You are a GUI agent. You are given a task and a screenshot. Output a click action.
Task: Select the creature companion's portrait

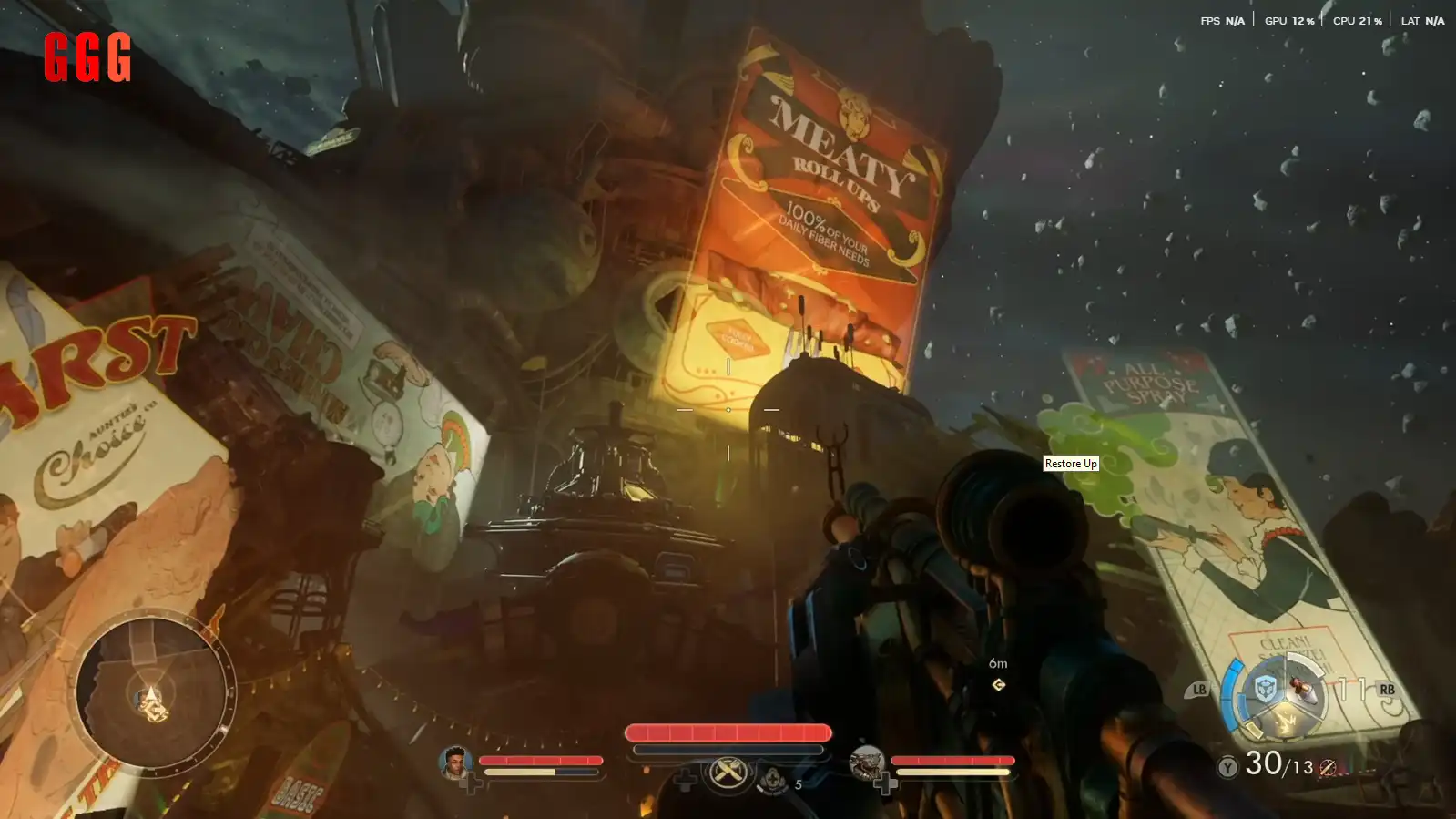[866, 762]
